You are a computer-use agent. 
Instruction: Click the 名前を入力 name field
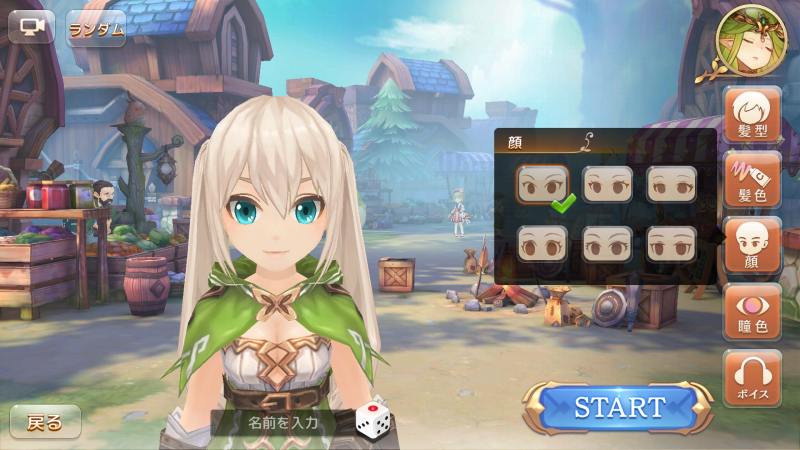click(x=283, y=422)
